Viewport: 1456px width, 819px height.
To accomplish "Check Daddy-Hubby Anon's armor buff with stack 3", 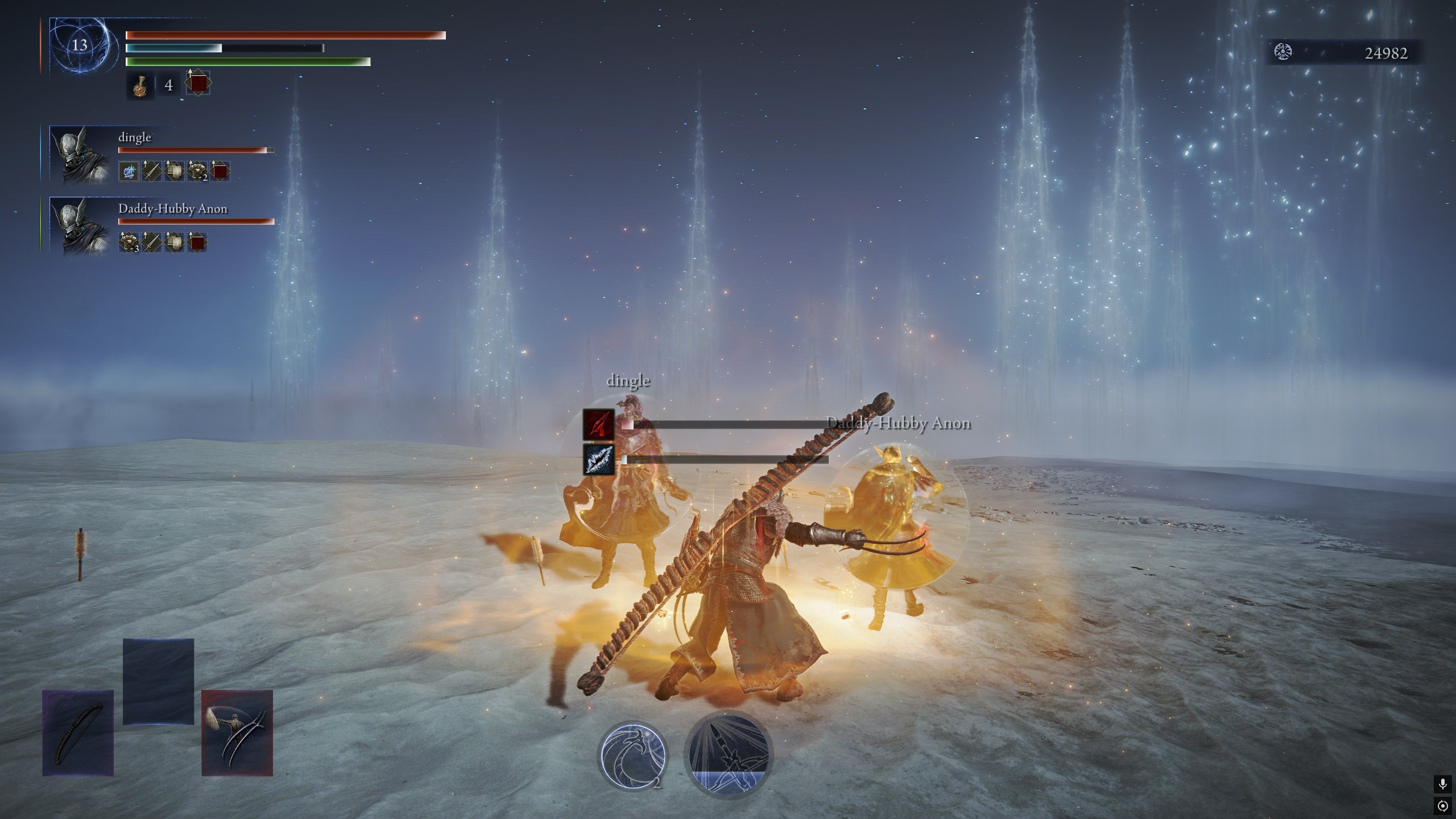I will pyautogui.click(x=129, y=242).
